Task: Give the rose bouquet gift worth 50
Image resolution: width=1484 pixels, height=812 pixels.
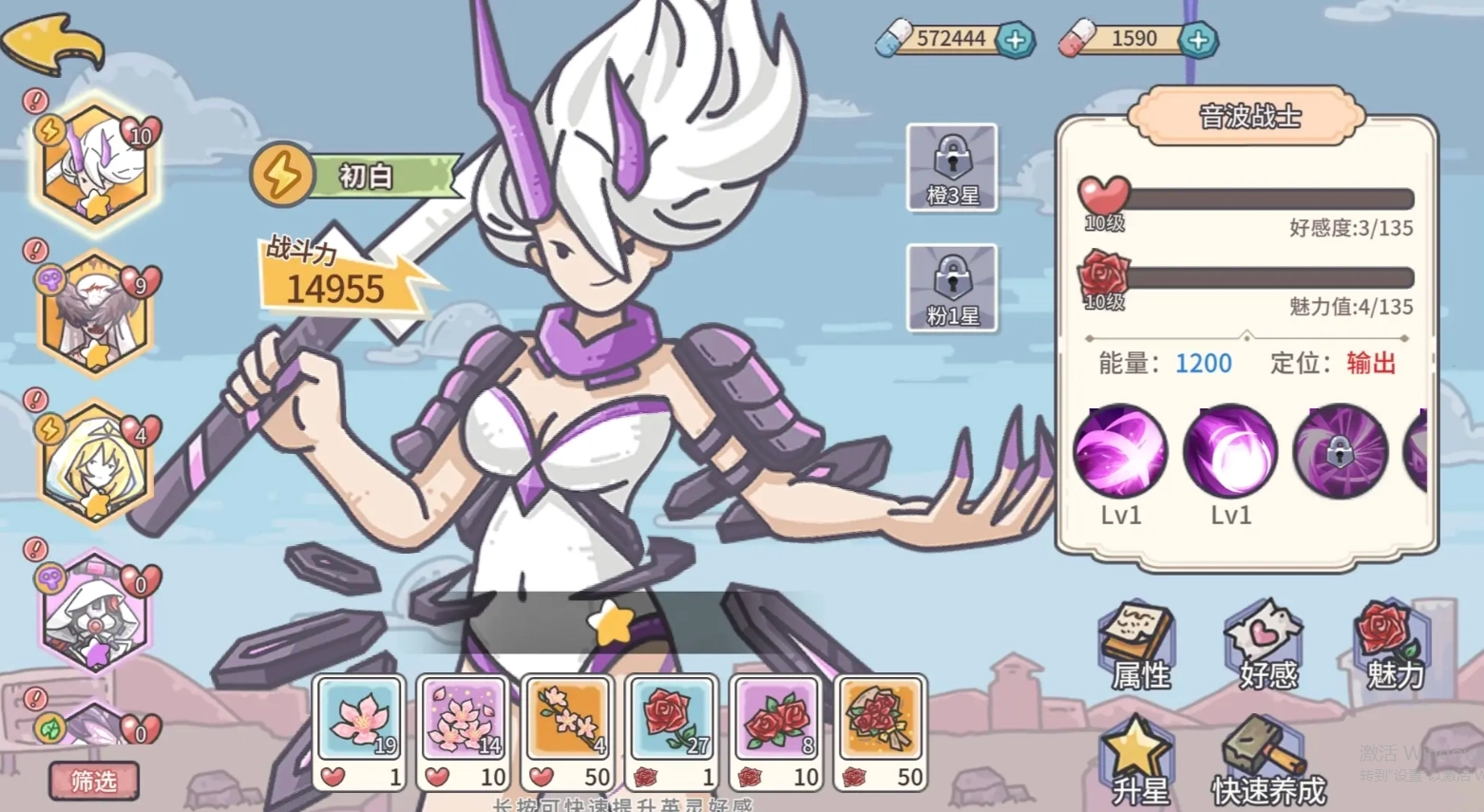Action: (x=881, y=732)
